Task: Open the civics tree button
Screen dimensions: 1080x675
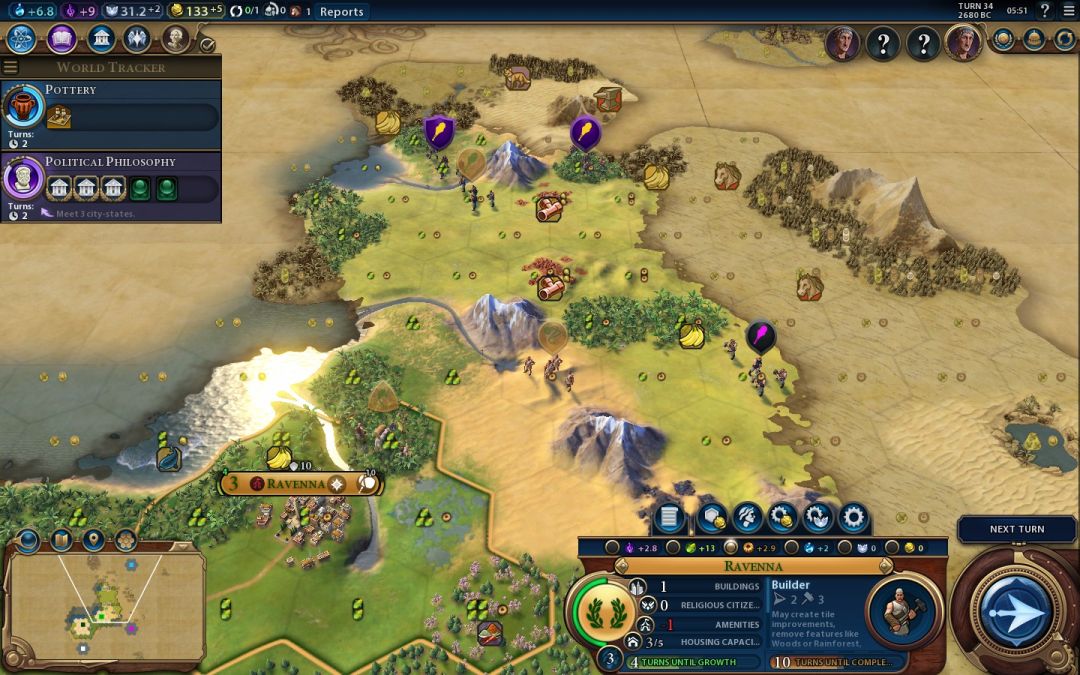Action: pyautogui.click(x=61, y=39)
